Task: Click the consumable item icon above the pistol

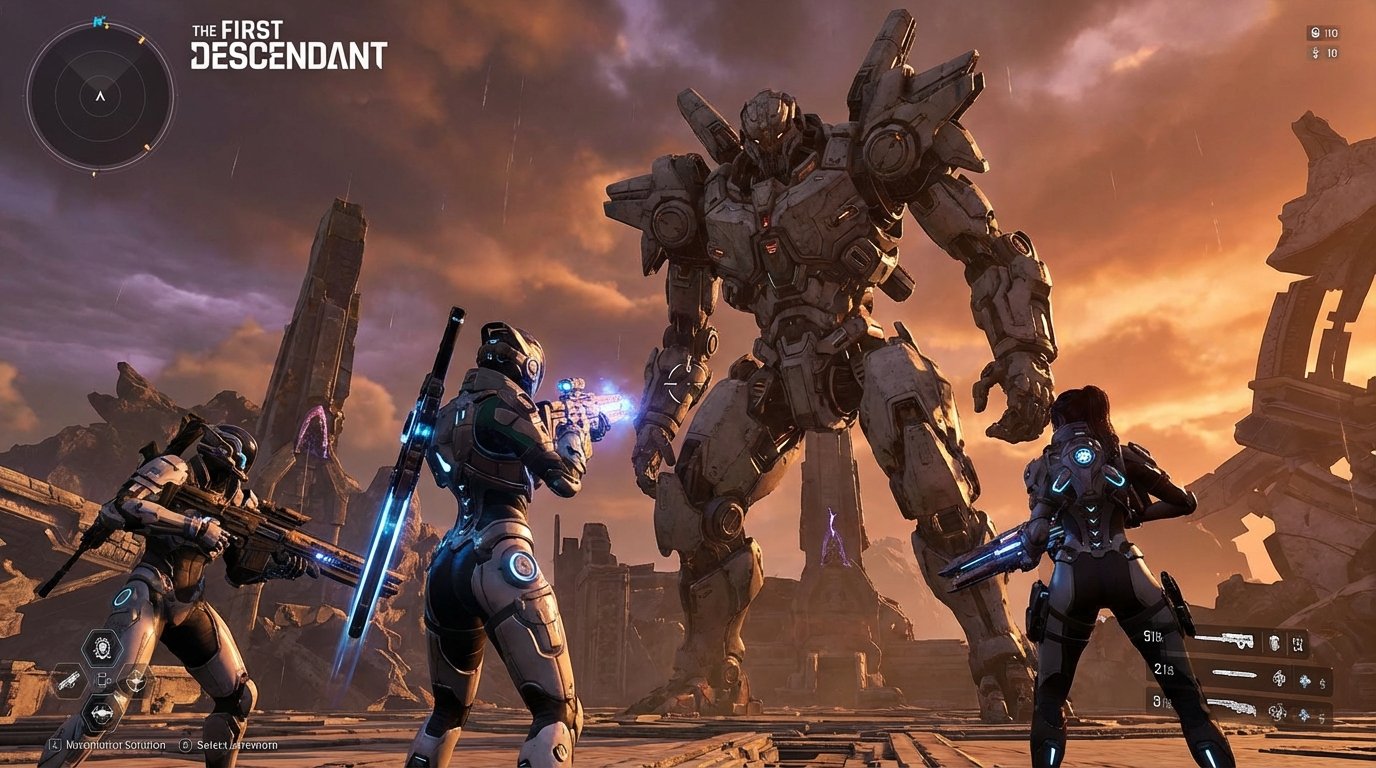Action: (103, 680)
